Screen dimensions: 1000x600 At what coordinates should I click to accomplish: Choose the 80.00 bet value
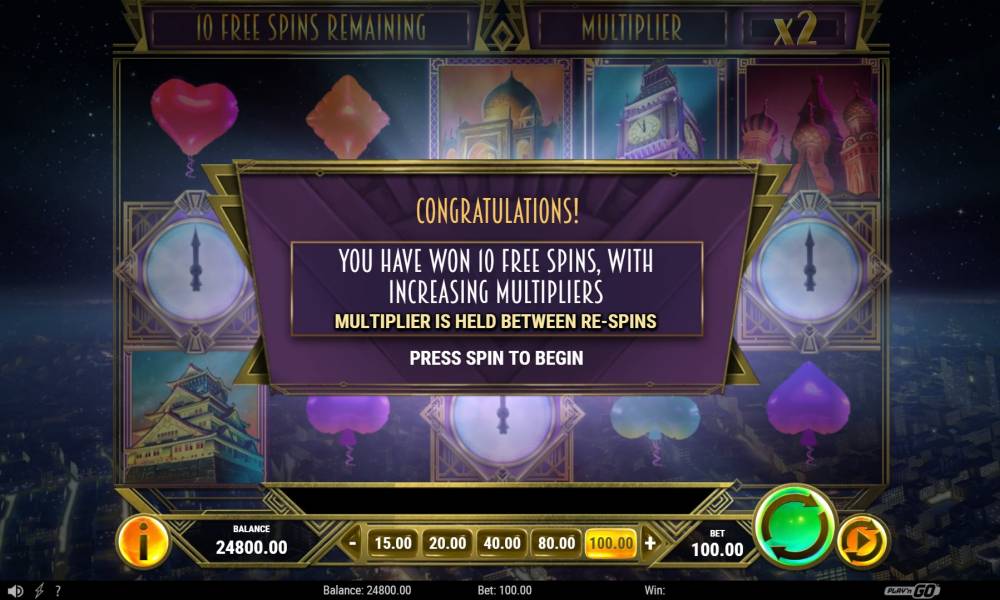coord(556,543)
